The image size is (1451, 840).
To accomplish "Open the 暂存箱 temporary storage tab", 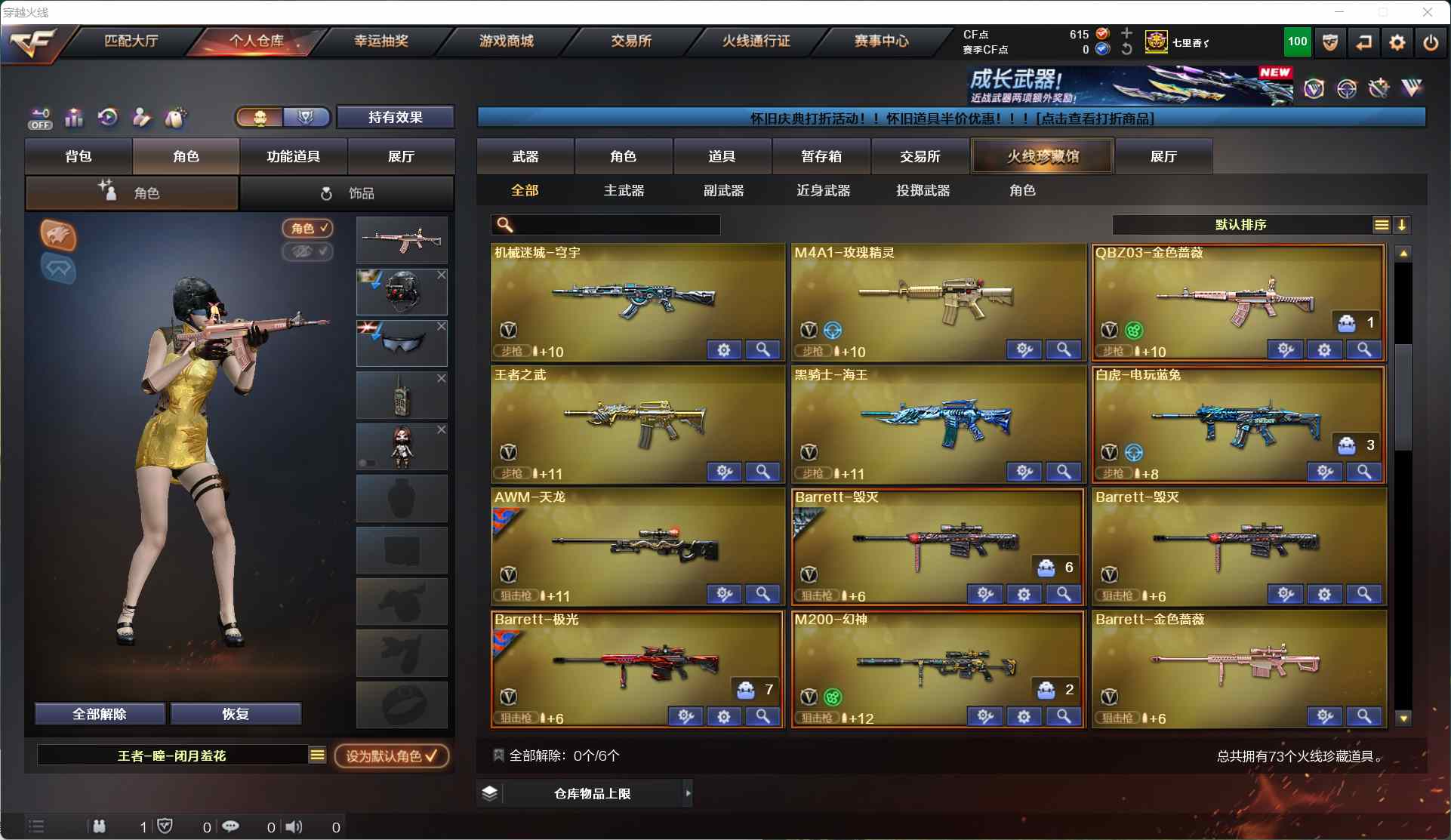I will click(x=821, y=156).
